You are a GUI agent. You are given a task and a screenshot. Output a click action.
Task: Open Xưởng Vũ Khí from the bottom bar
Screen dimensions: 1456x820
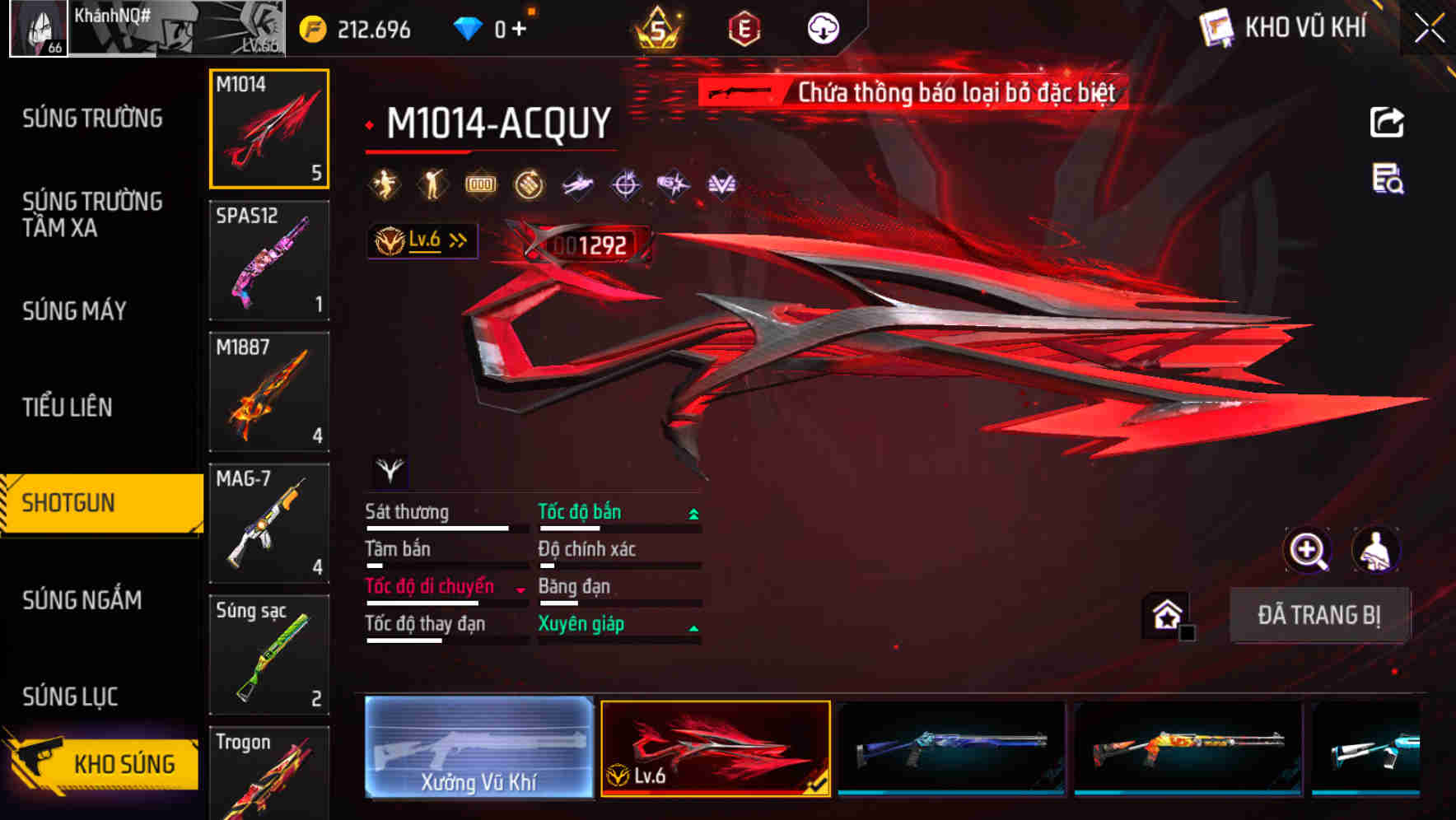click(x=480, y=749)
